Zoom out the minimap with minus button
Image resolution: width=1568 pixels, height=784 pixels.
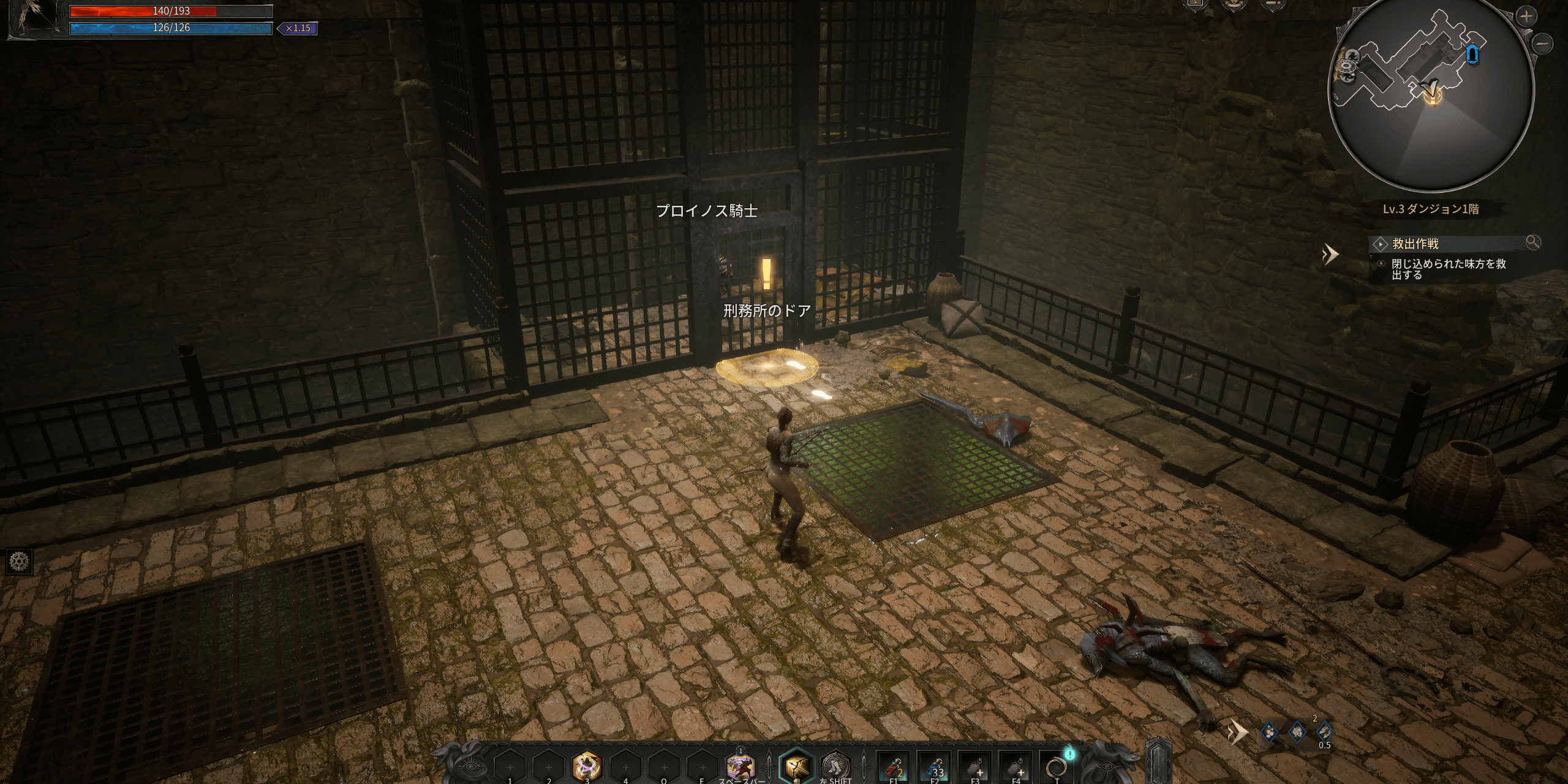(1543, 43)
